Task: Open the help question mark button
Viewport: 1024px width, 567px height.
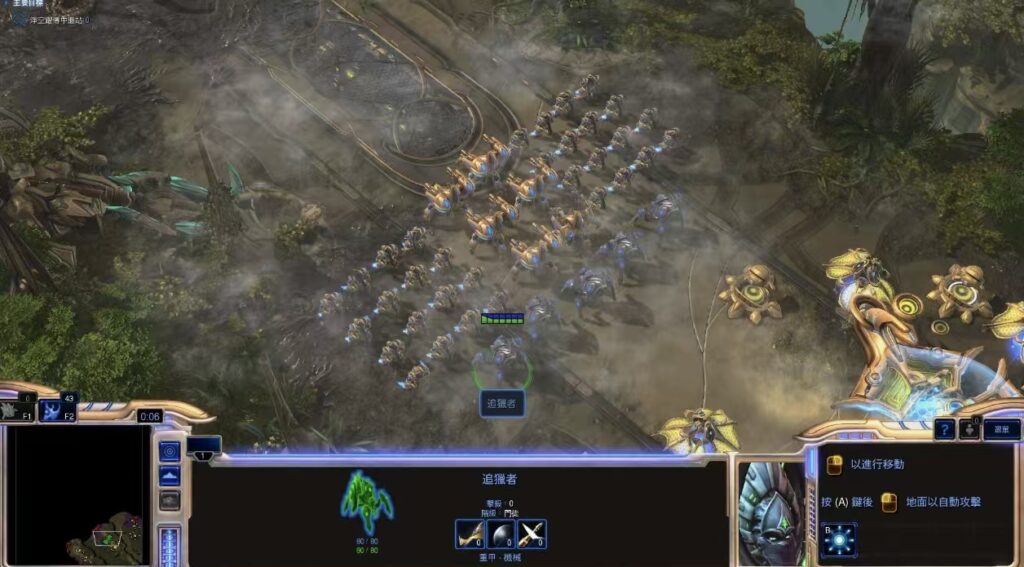Action: (945, 429)
